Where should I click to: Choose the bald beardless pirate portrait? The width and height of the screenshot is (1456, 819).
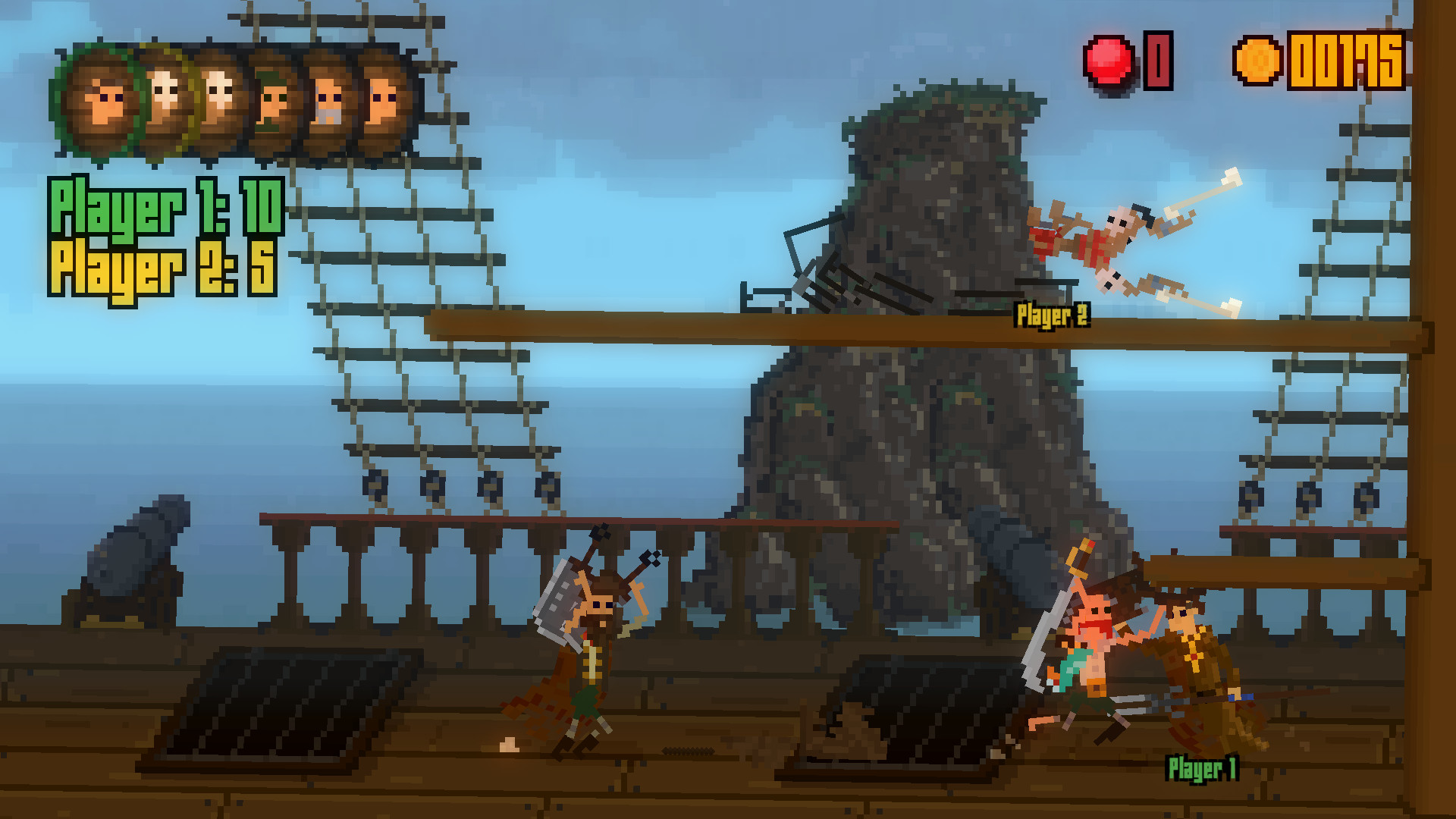(x=384, y=101)
